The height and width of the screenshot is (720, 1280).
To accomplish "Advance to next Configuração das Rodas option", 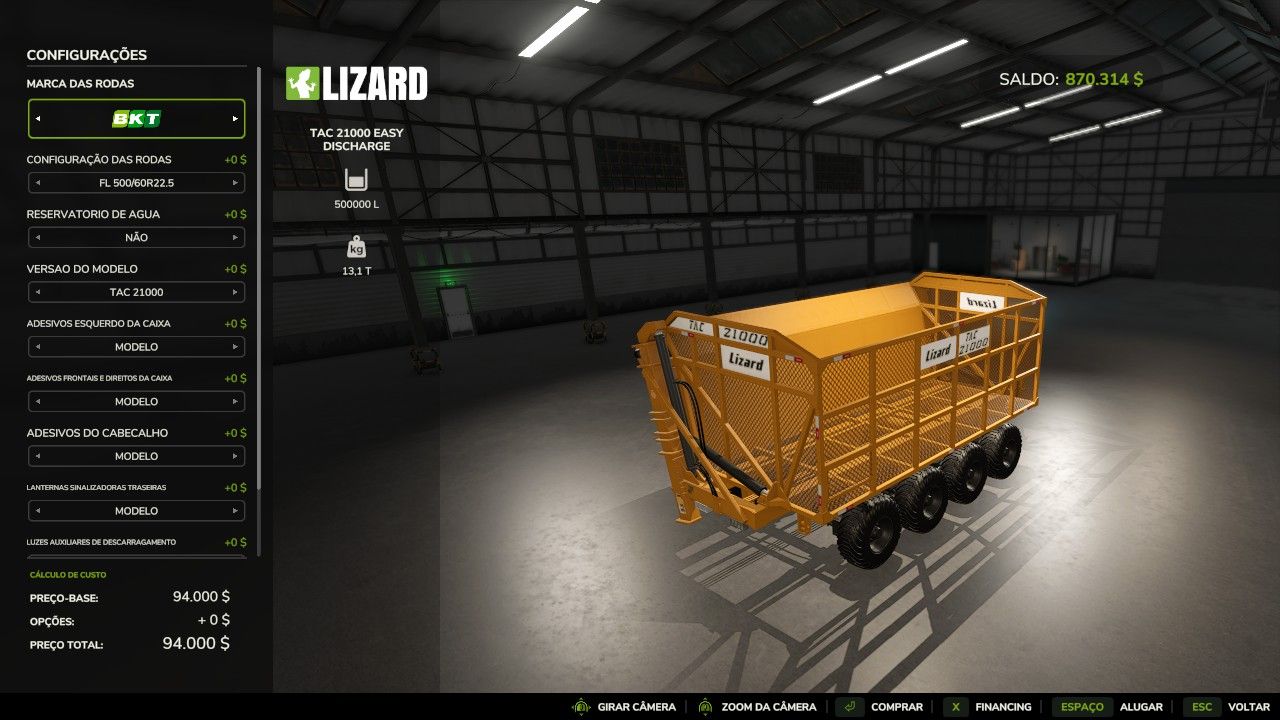I will (x=237, y=183).
